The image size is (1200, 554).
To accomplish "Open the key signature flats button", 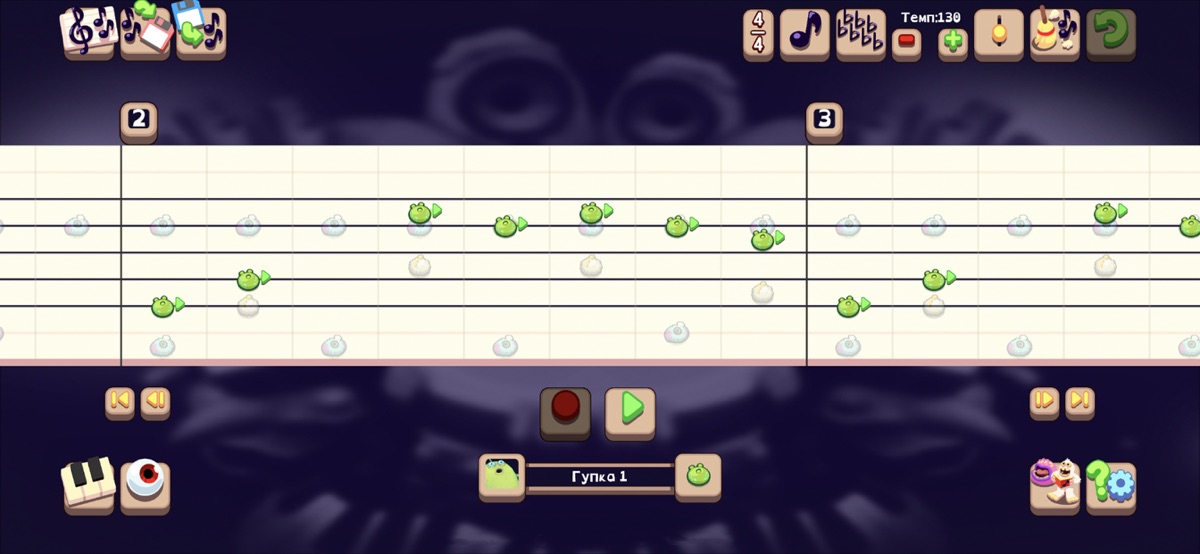I will coord(860,35).
